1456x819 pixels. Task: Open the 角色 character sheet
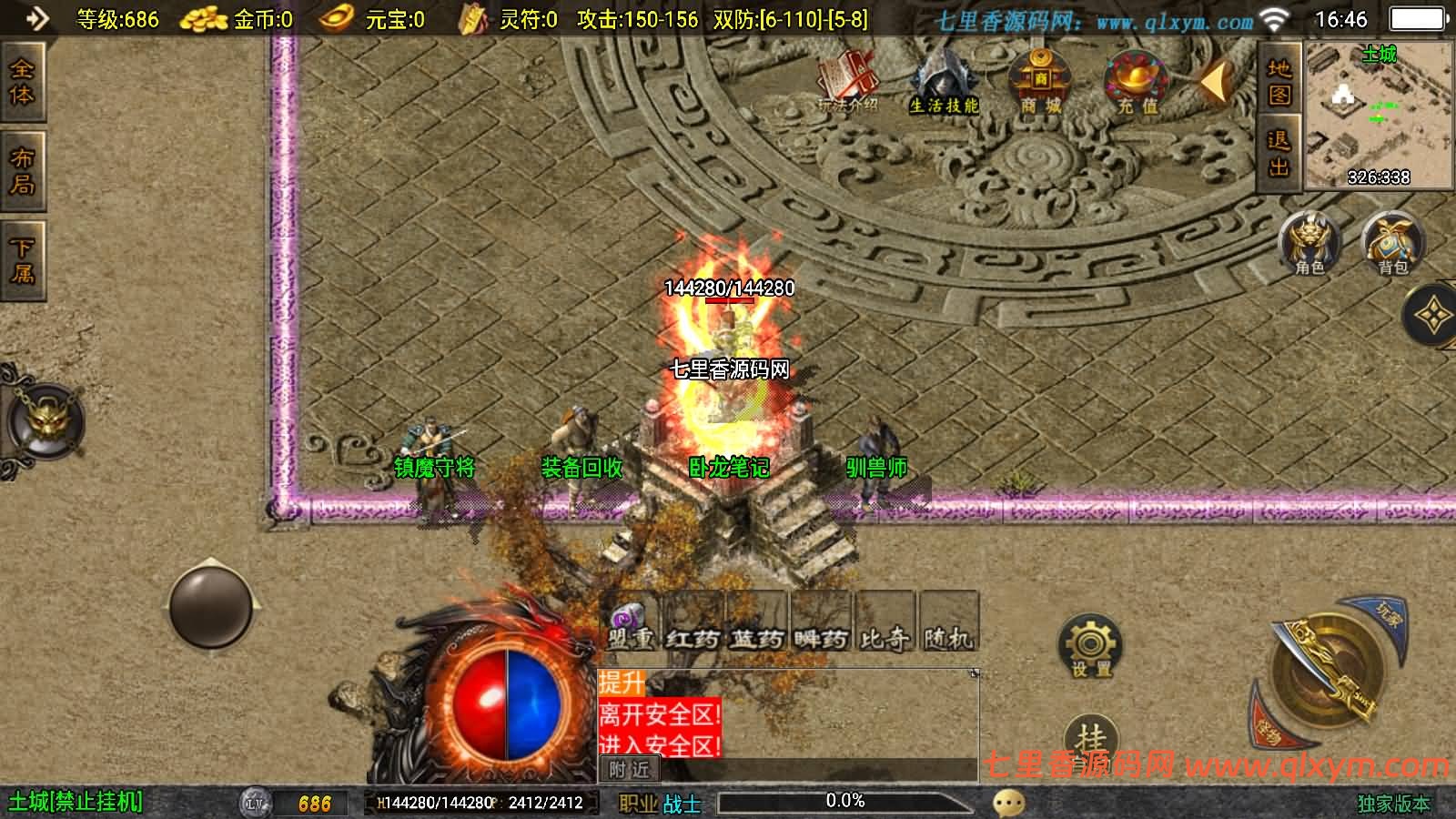pos(1309,243)
